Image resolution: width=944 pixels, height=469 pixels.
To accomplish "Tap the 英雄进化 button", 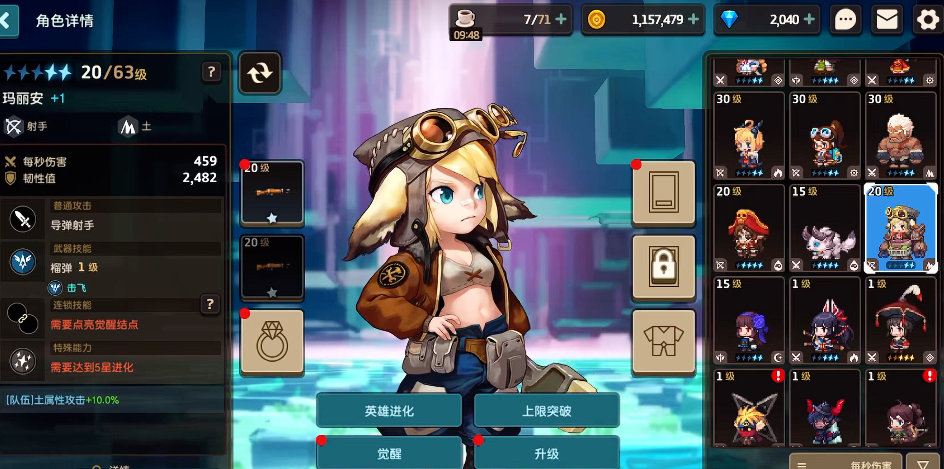I will [x=389, y=411].
